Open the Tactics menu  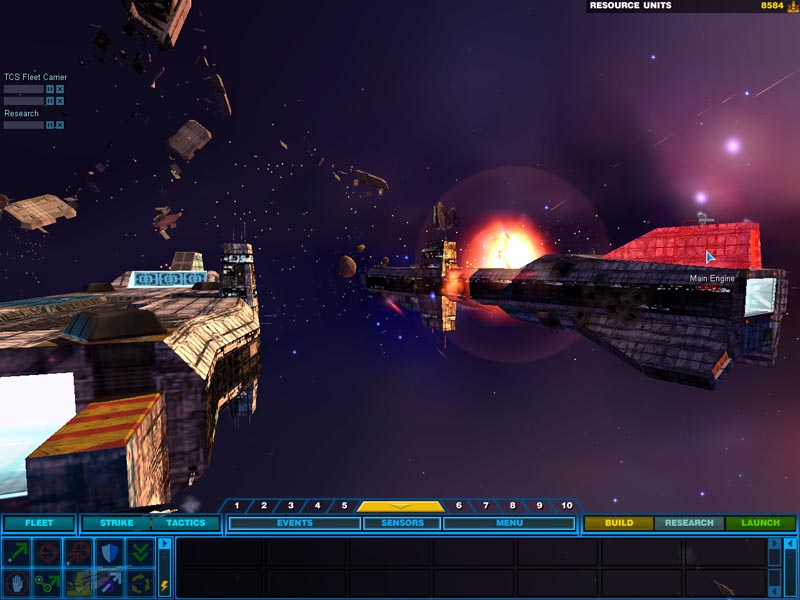point(185,523)
